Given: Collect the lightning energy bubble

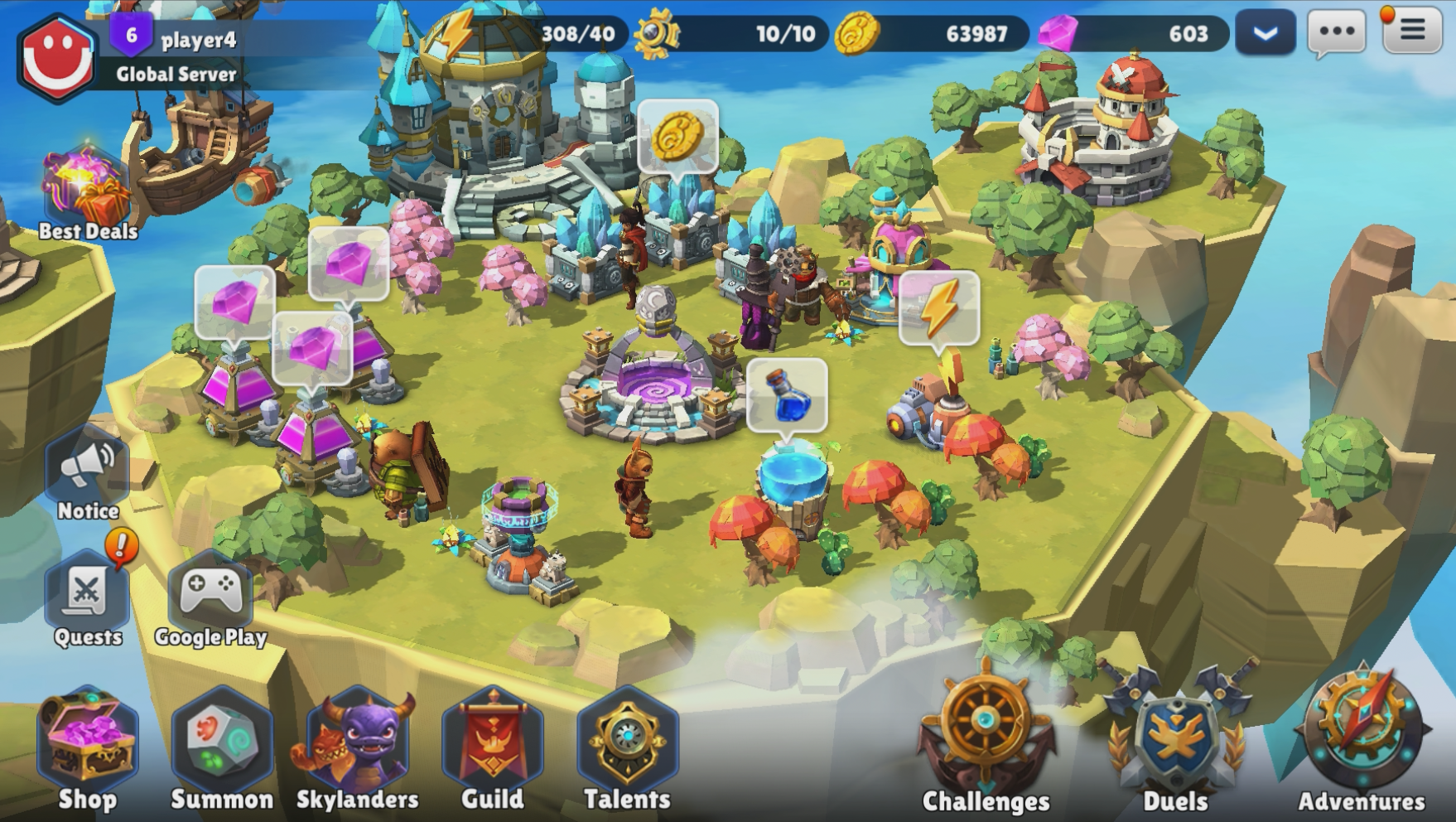Looking at the screenshot, I should pyautogui.click(x=939, y=307).
